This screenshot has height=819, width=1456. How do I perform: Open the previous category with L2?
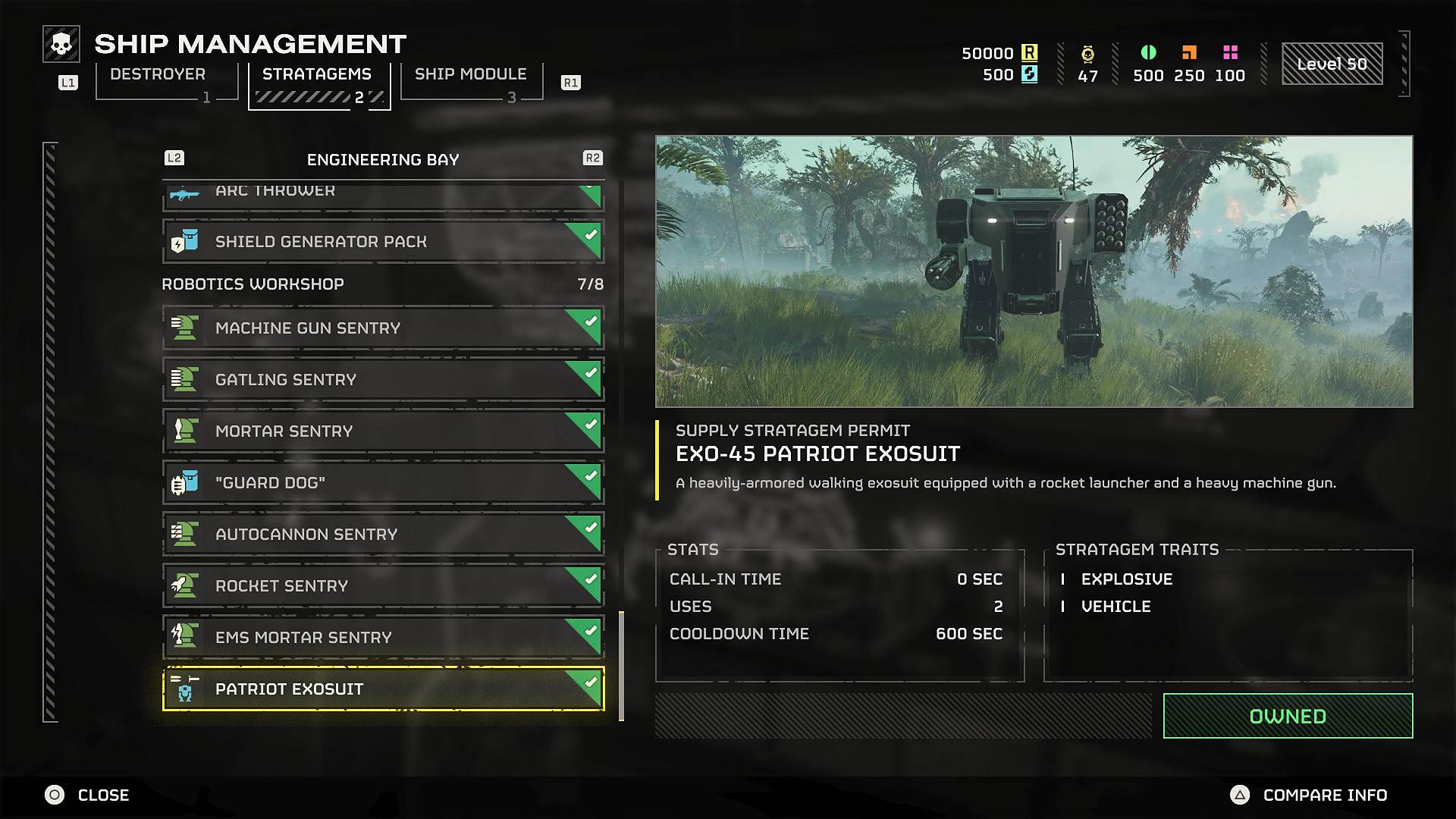(173, 158)
